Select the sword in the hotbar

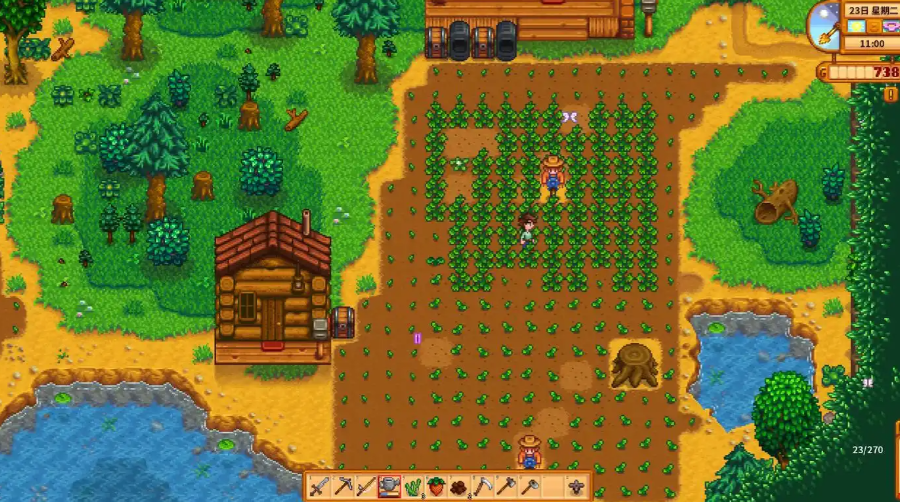point(320,487)
